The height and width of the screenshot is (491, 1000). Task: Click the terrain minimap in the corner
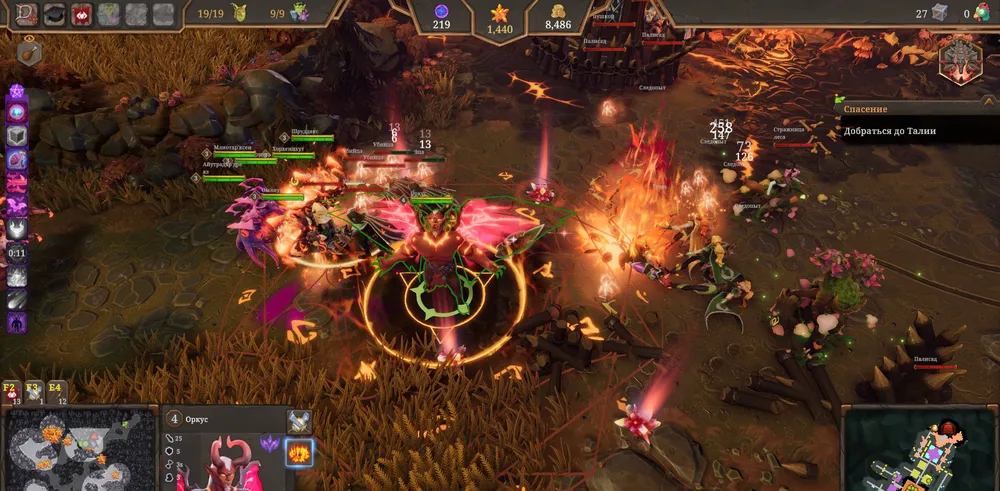click(68, 448)
